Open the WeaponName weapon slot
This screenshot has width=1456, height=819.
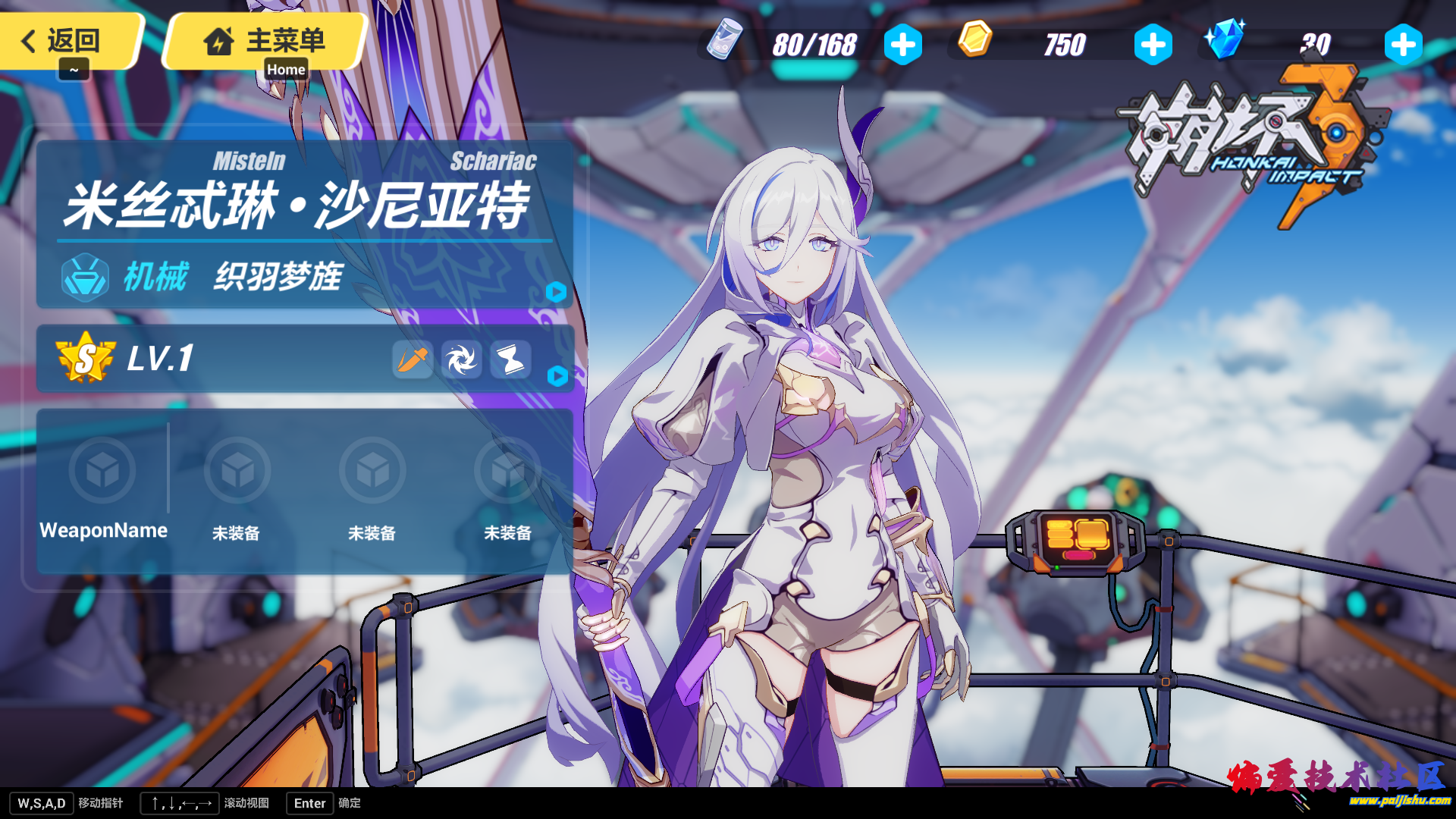(x=102, y=471)
